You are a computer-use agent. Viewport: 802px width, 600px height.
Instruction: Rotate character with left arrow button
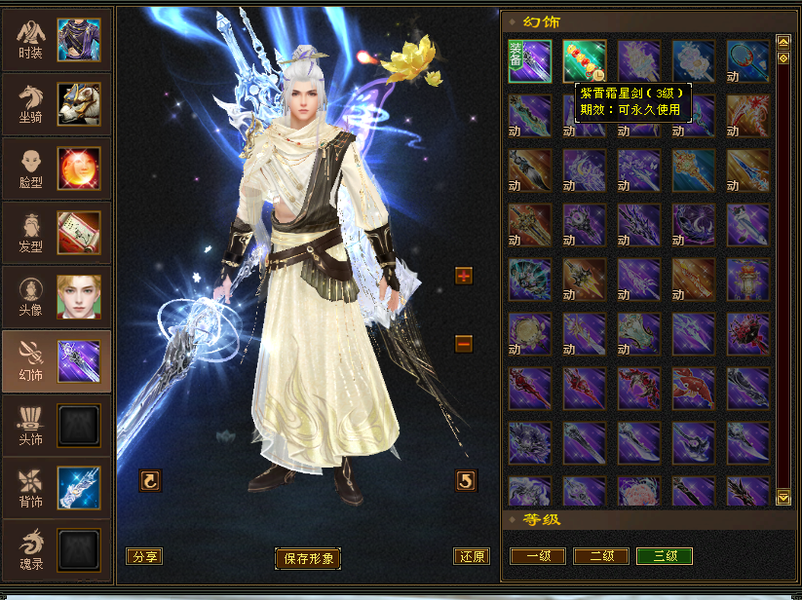click(x=150, y=481)
